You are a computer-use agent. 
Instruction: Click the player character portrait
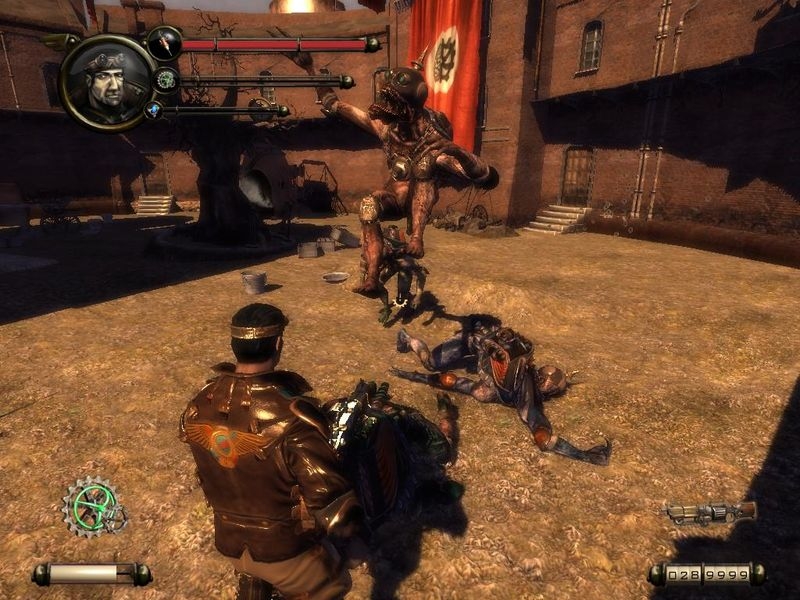point(107,82)
